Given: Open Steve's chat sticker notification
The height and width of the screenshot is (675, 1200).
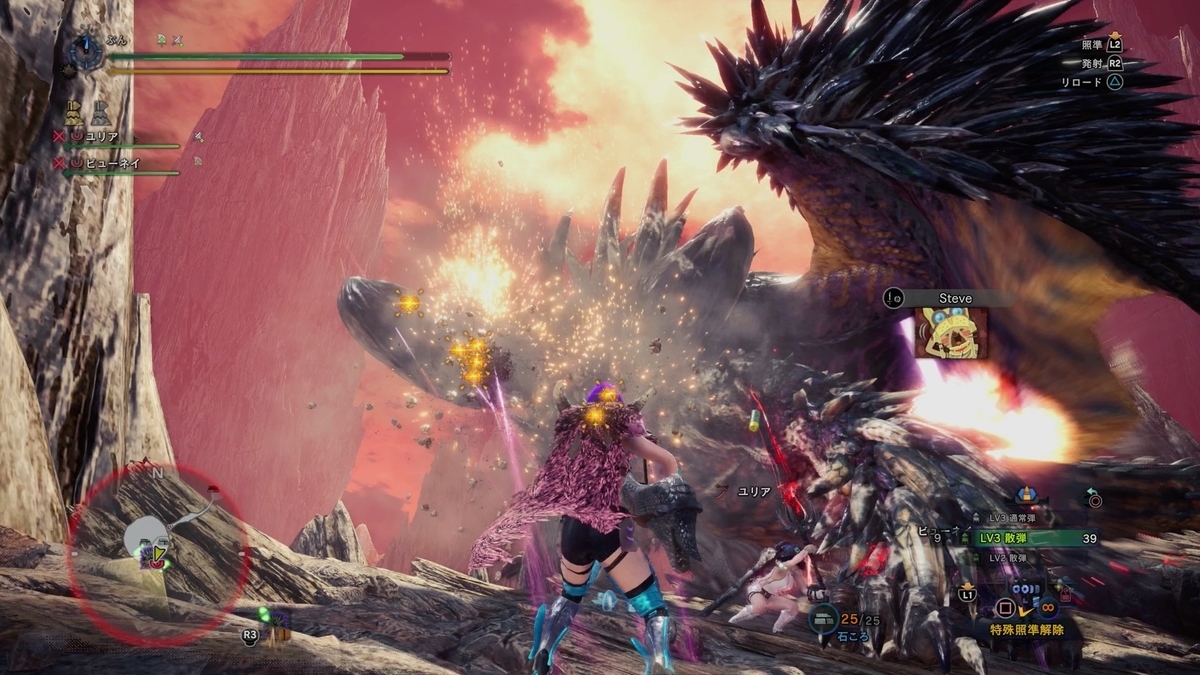Looking at the screenshot, I should pos(949,331).
